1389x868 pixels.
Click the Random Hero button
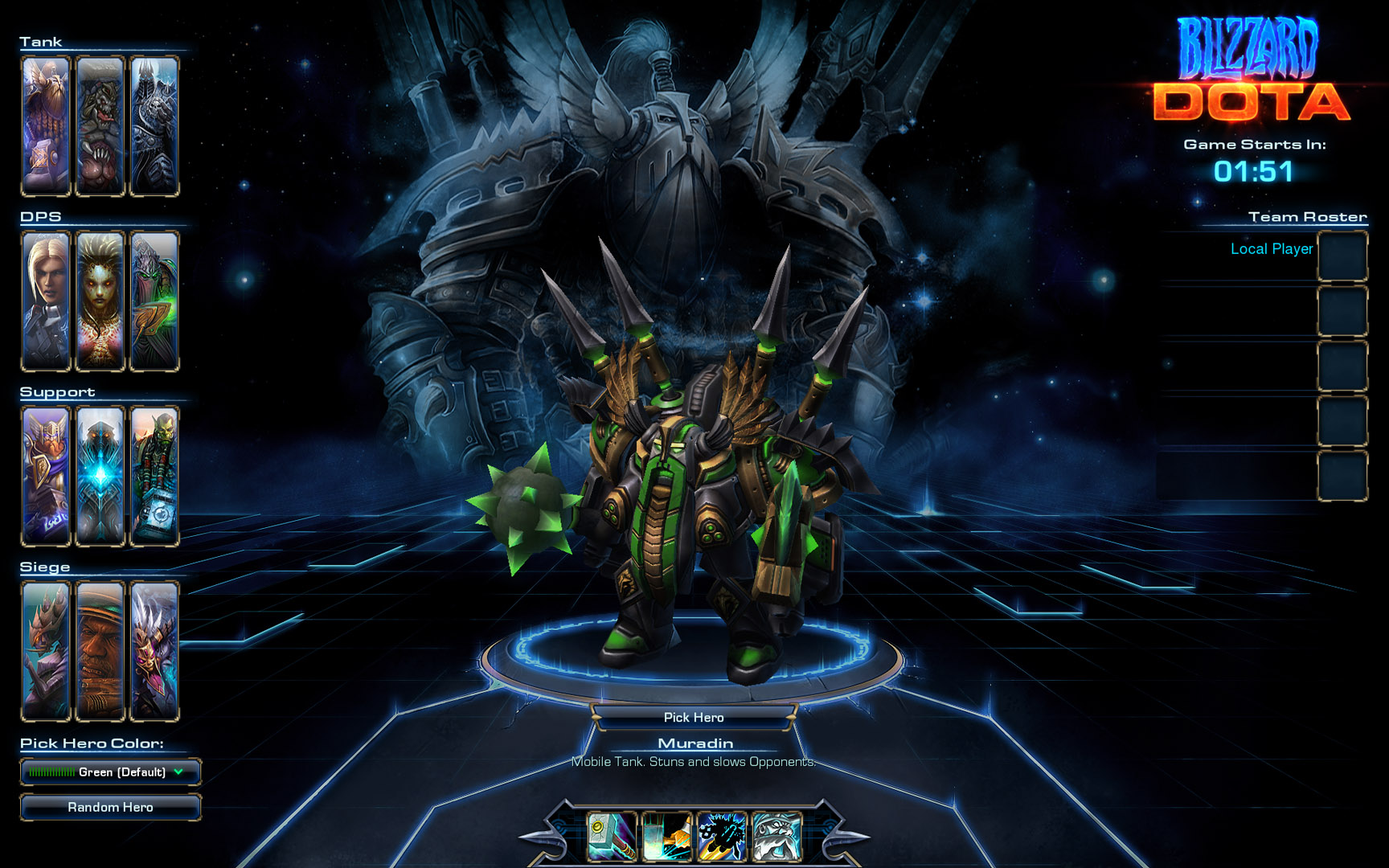[110, 807]
